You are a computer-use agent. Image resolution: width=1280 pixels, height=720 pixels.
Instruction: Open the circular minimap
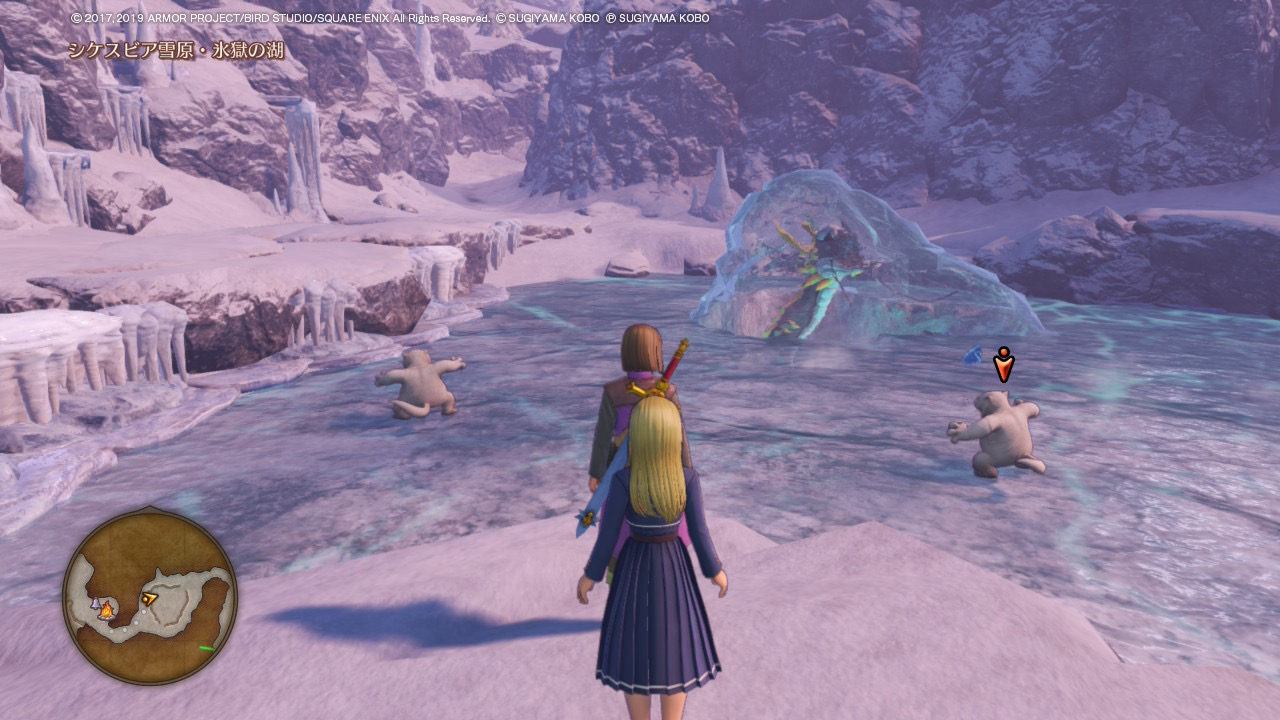pyautogui.click(x=150, y=596)
